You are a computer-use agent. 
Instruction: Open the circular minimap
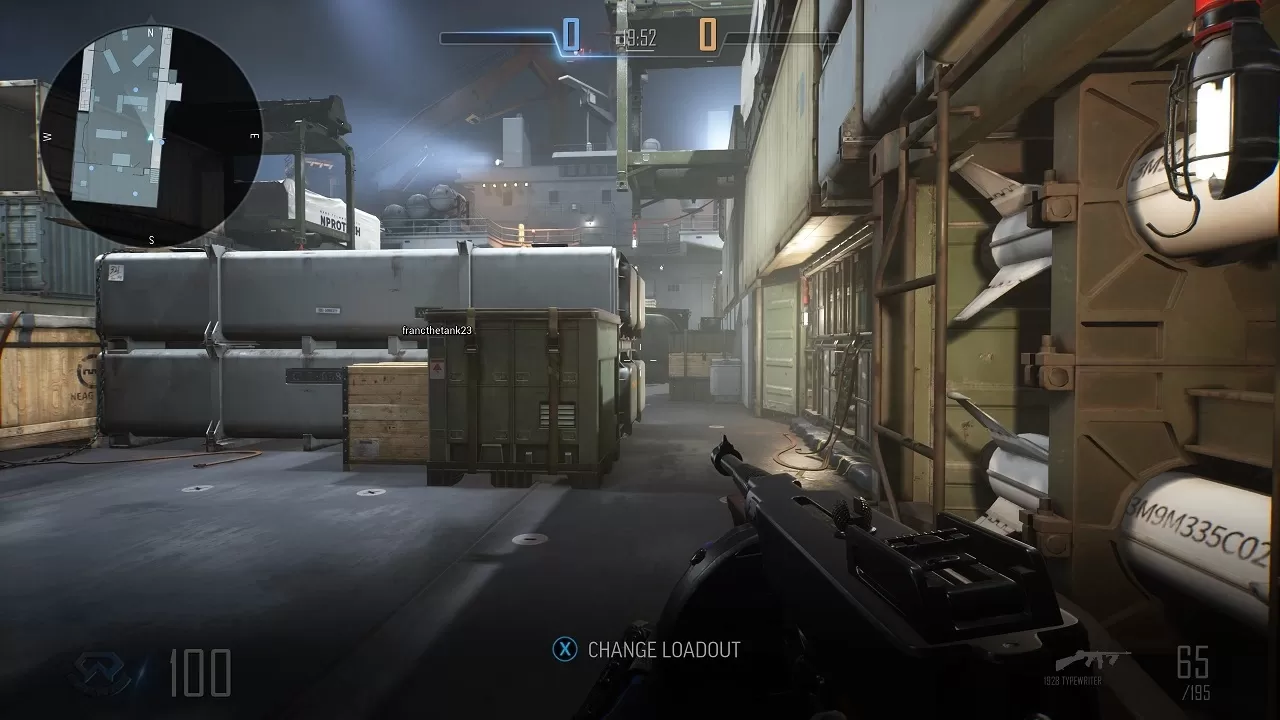pos(151,136)
